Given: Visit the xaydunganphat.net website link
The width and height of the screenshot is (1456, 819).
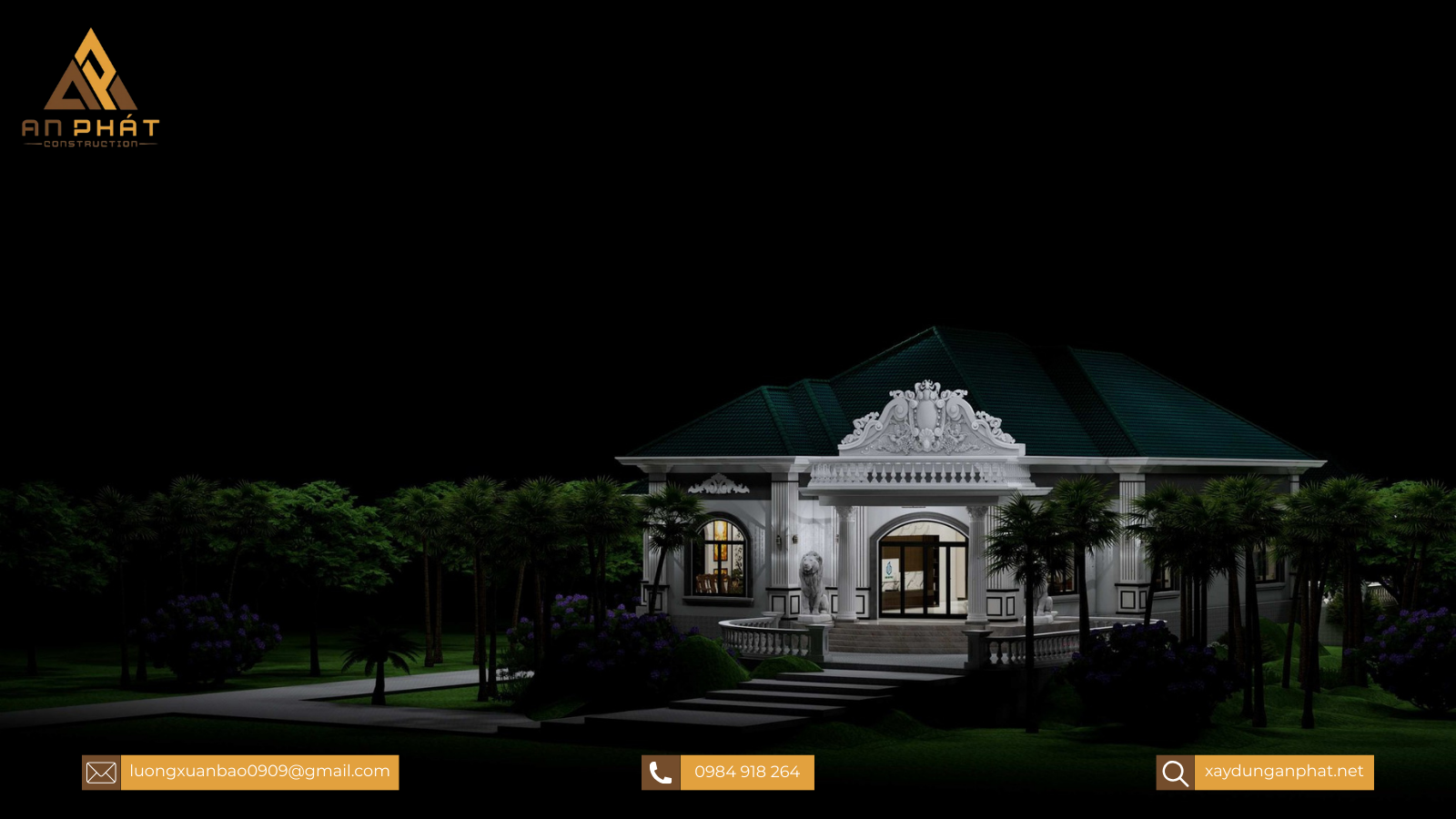Looking at the screenshot, I should click(x=1284, y=772).
